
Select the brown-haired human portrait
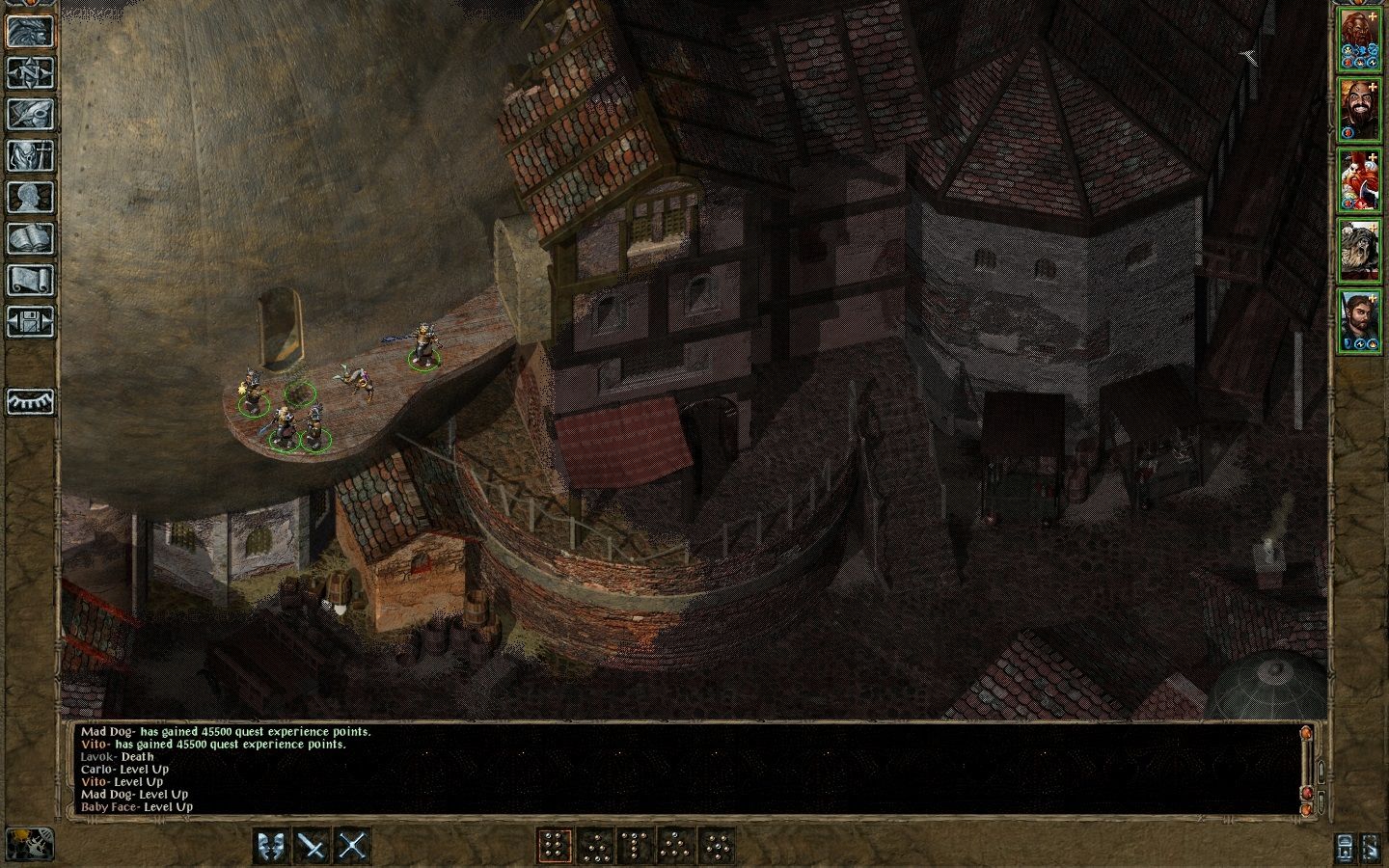1359,319
